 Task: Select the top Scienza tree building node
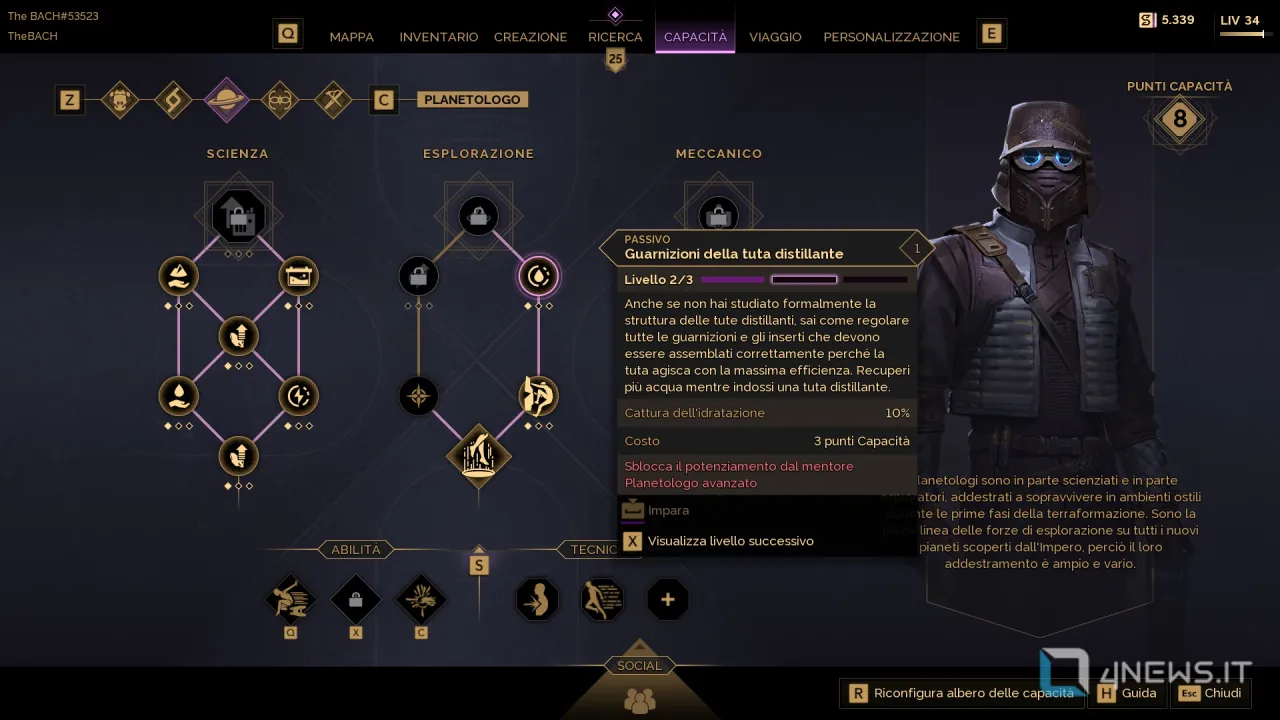(238, 217)
